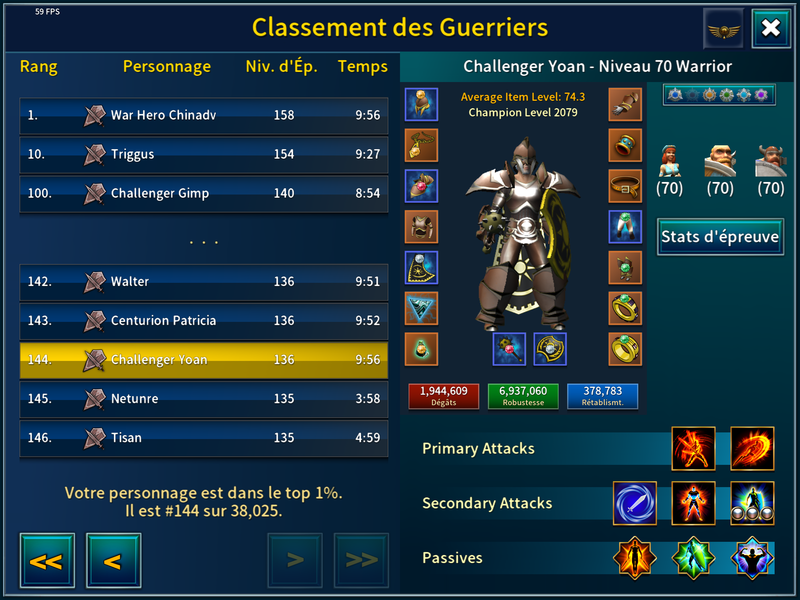Choose Tisan's leaderboard row
800x600 pixels.
tap(204, 438)
